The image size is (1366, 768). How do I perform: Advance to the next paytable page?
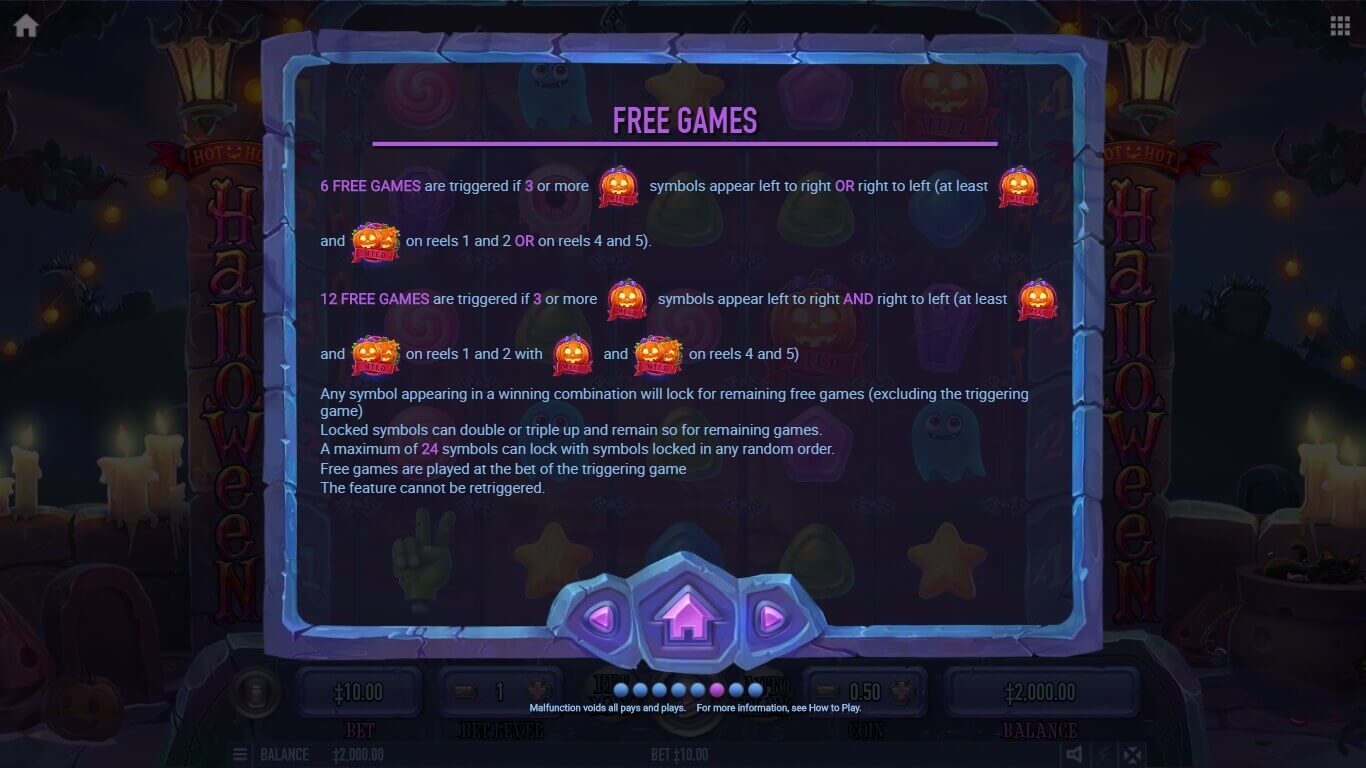click(x=770, y=619)
